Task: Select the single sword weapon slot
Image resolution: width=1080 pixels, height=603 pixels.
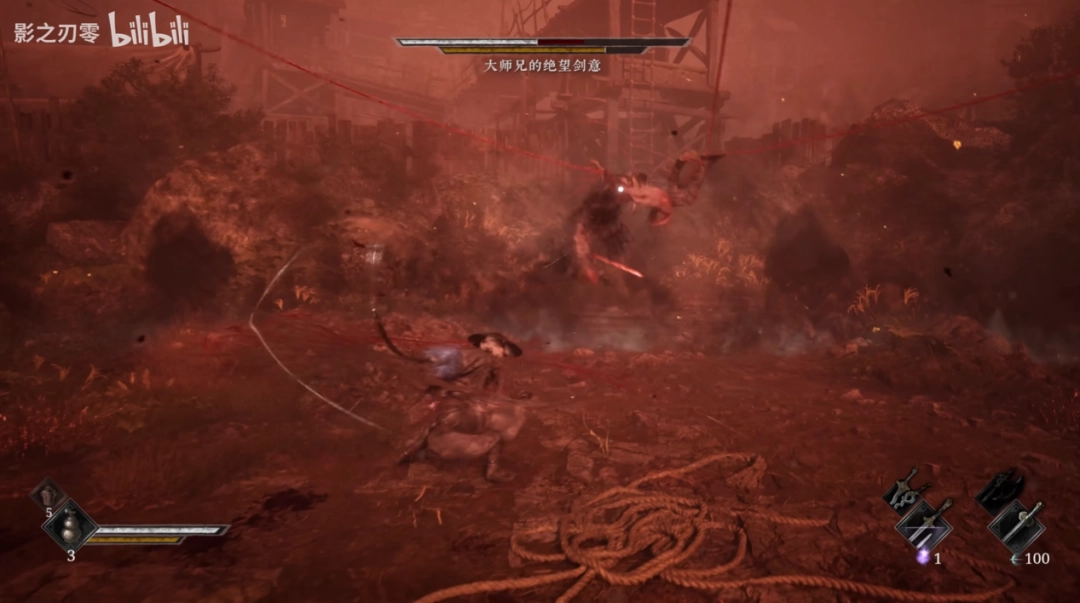Action: pyautogui.click(x=1017, y=523)
